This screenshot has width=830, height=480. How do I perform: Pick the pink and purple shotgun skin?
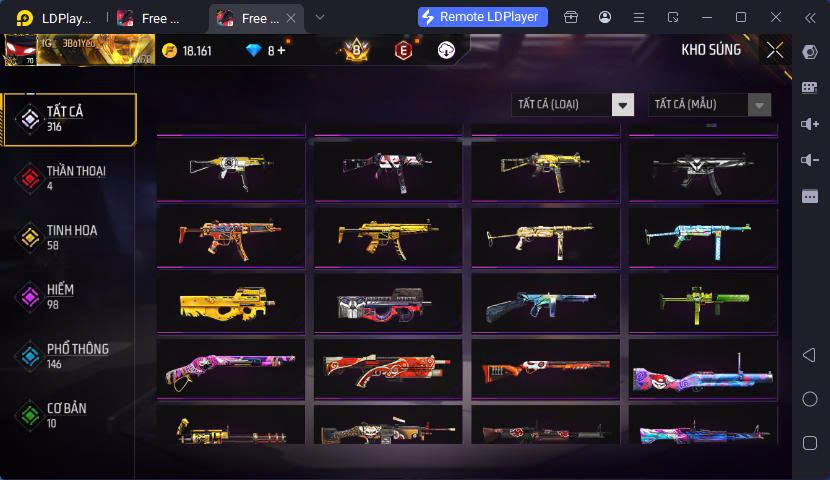click(231, 369)
